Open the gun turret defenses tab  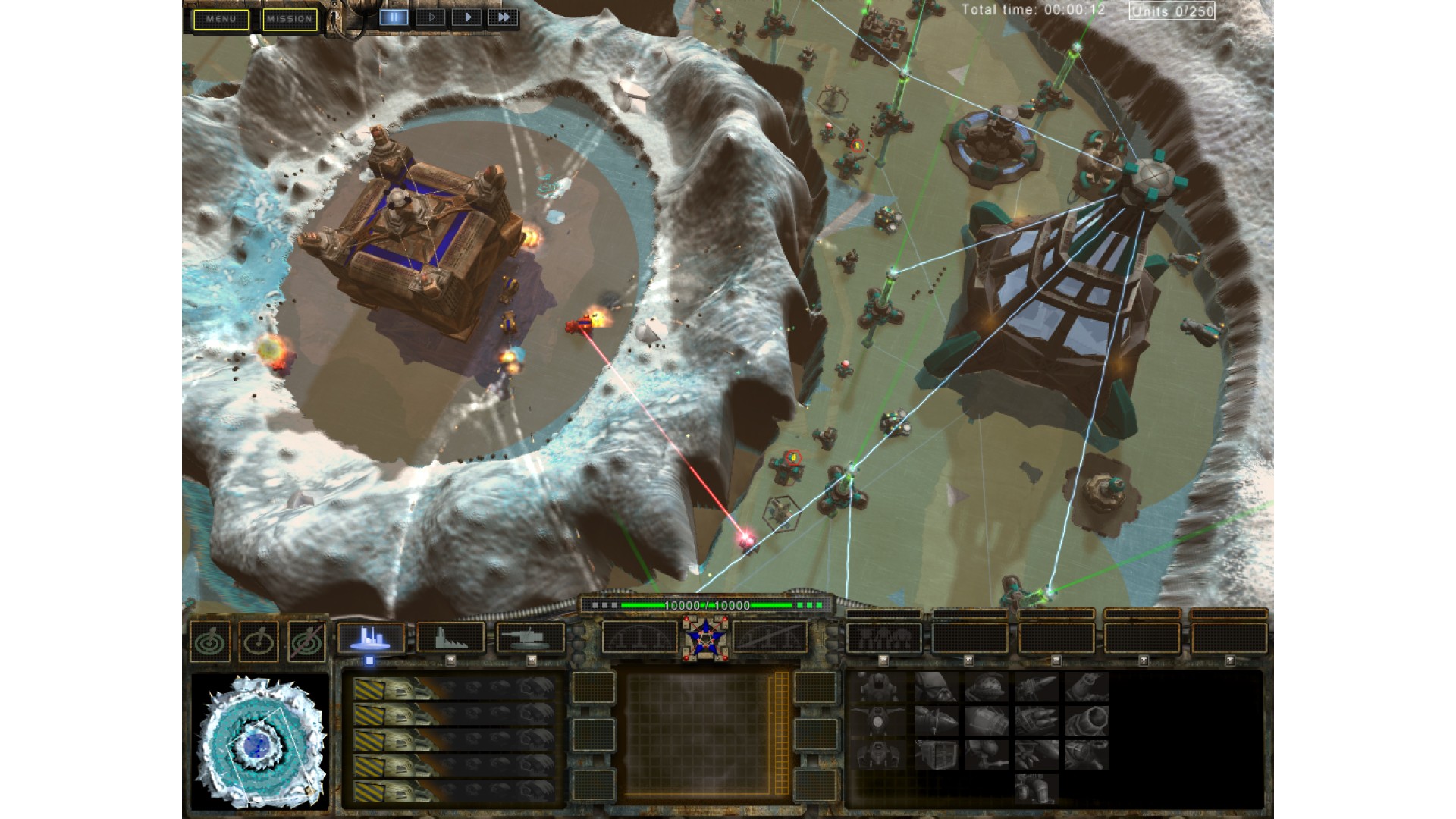point(530,638)
